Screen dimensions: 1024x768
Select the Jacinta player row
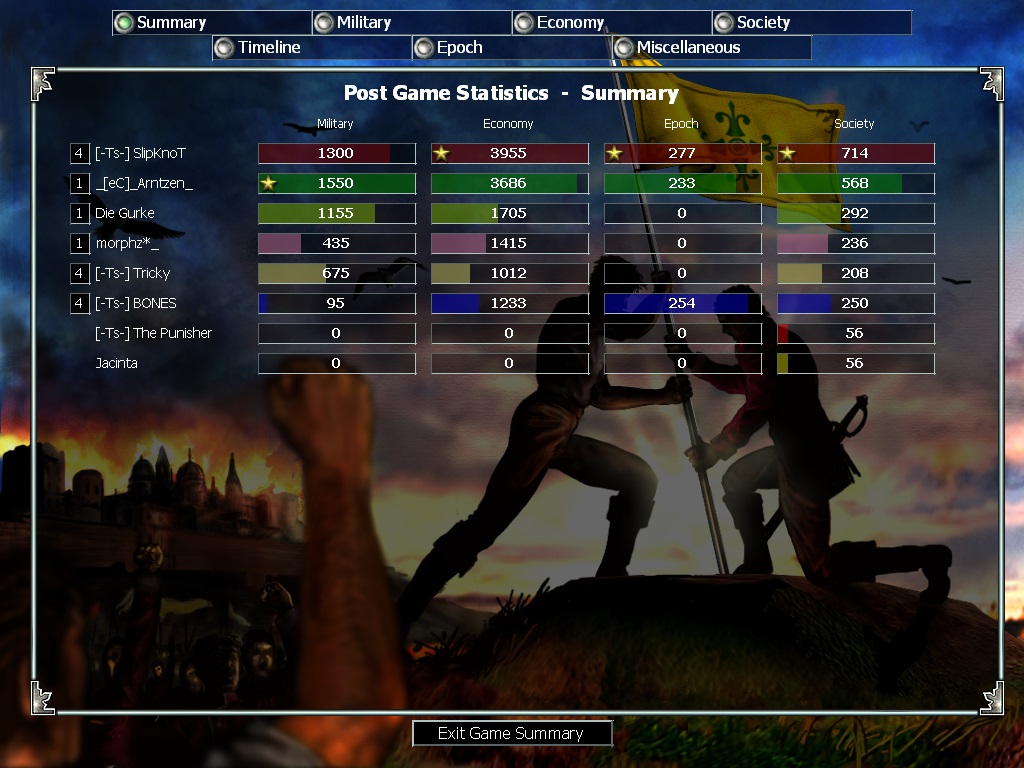point(117,364)
